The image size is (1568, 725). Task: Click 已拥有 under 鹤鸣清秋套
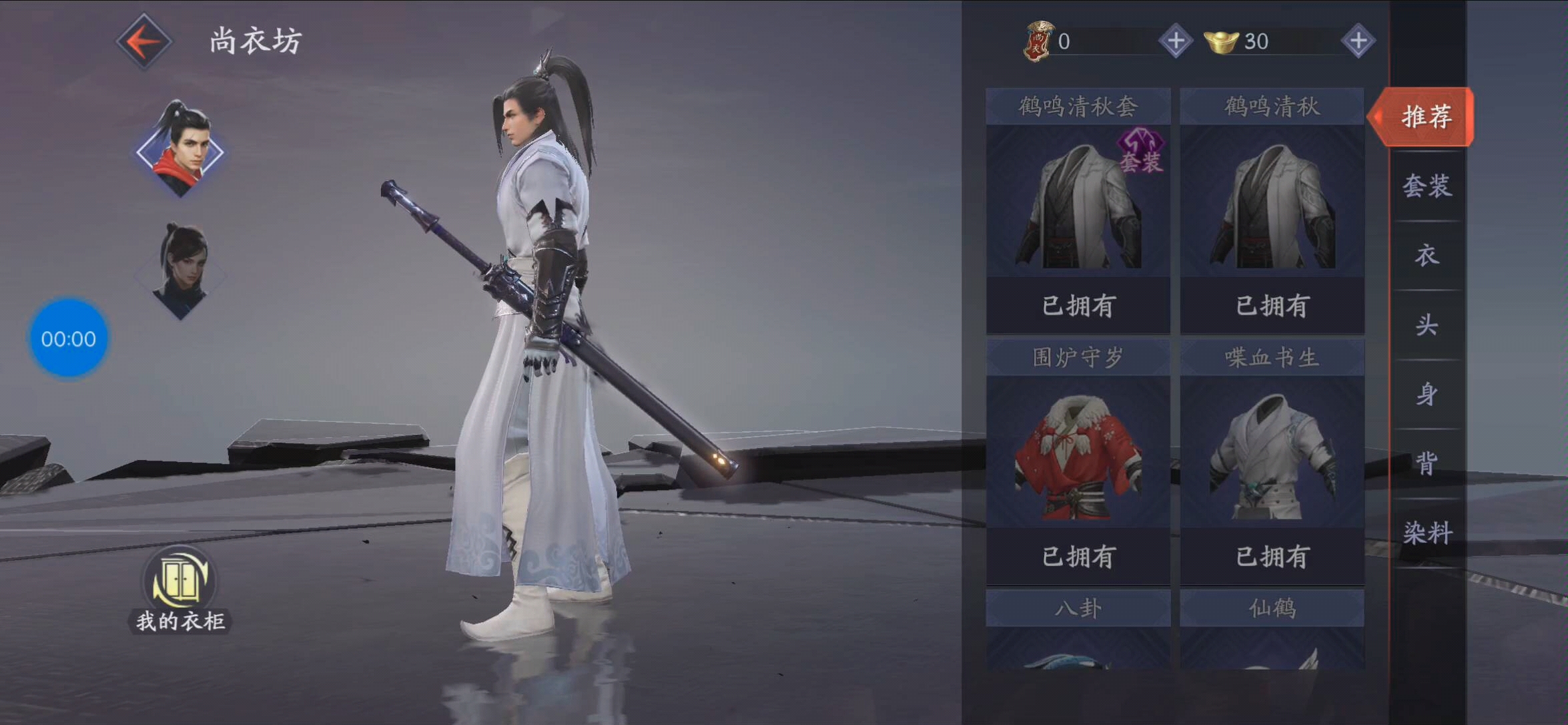tap(1078, 304)
